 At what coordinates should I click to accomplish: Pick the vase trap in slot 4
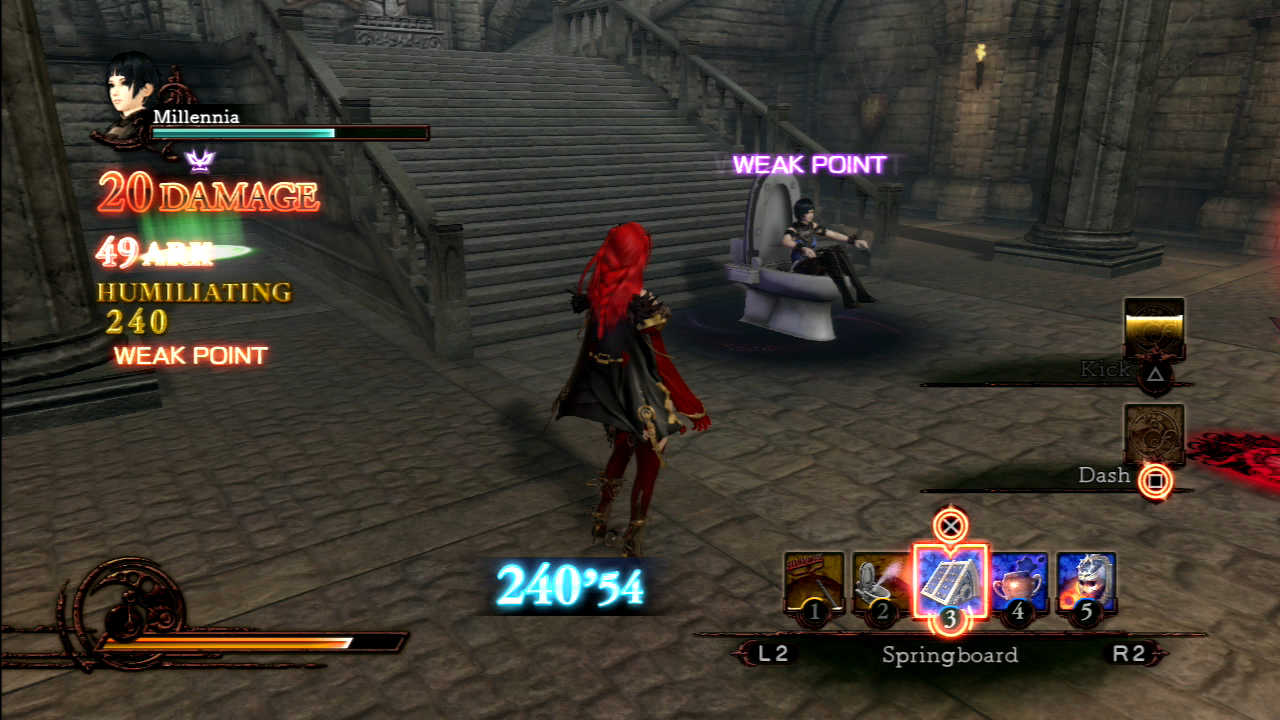coord(1018,582)
